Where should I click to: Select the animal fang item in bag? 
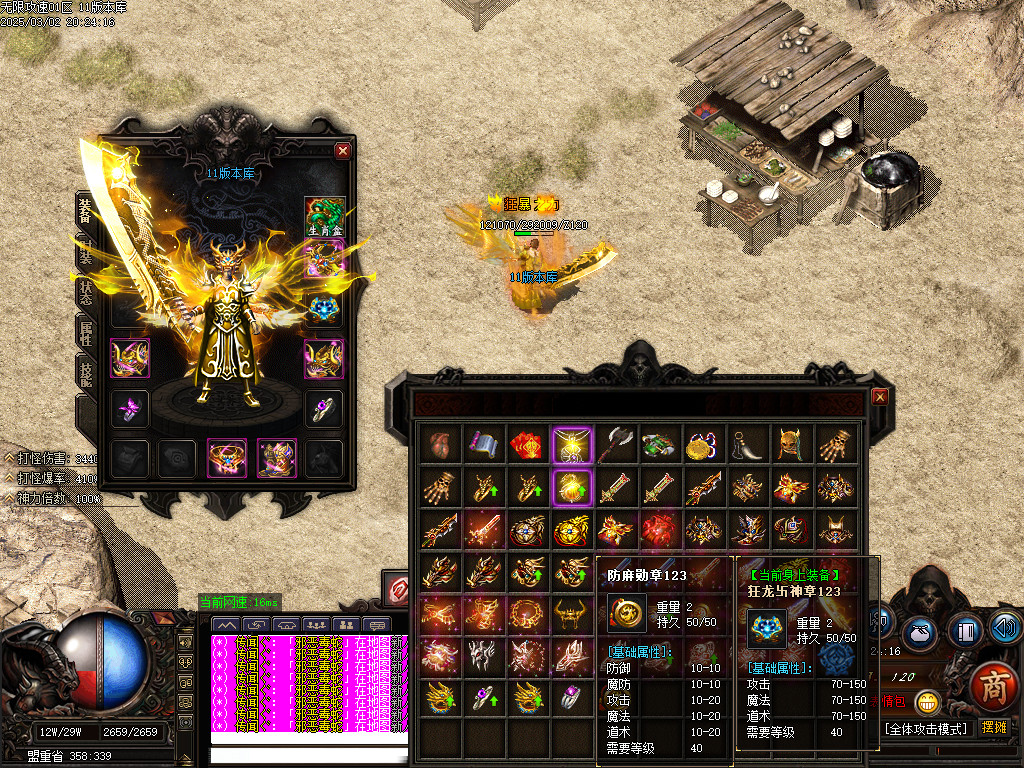pyautogui.click(x=747, y=443)
